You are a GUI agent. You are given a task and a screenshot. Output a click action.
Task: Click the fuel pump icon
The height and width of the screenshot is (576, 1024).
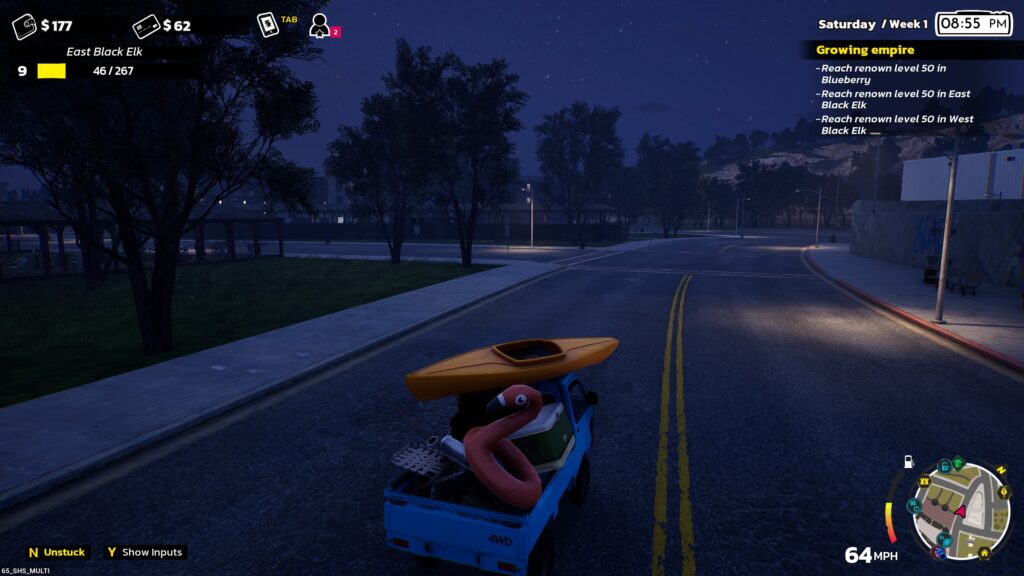tap(908, 462)
